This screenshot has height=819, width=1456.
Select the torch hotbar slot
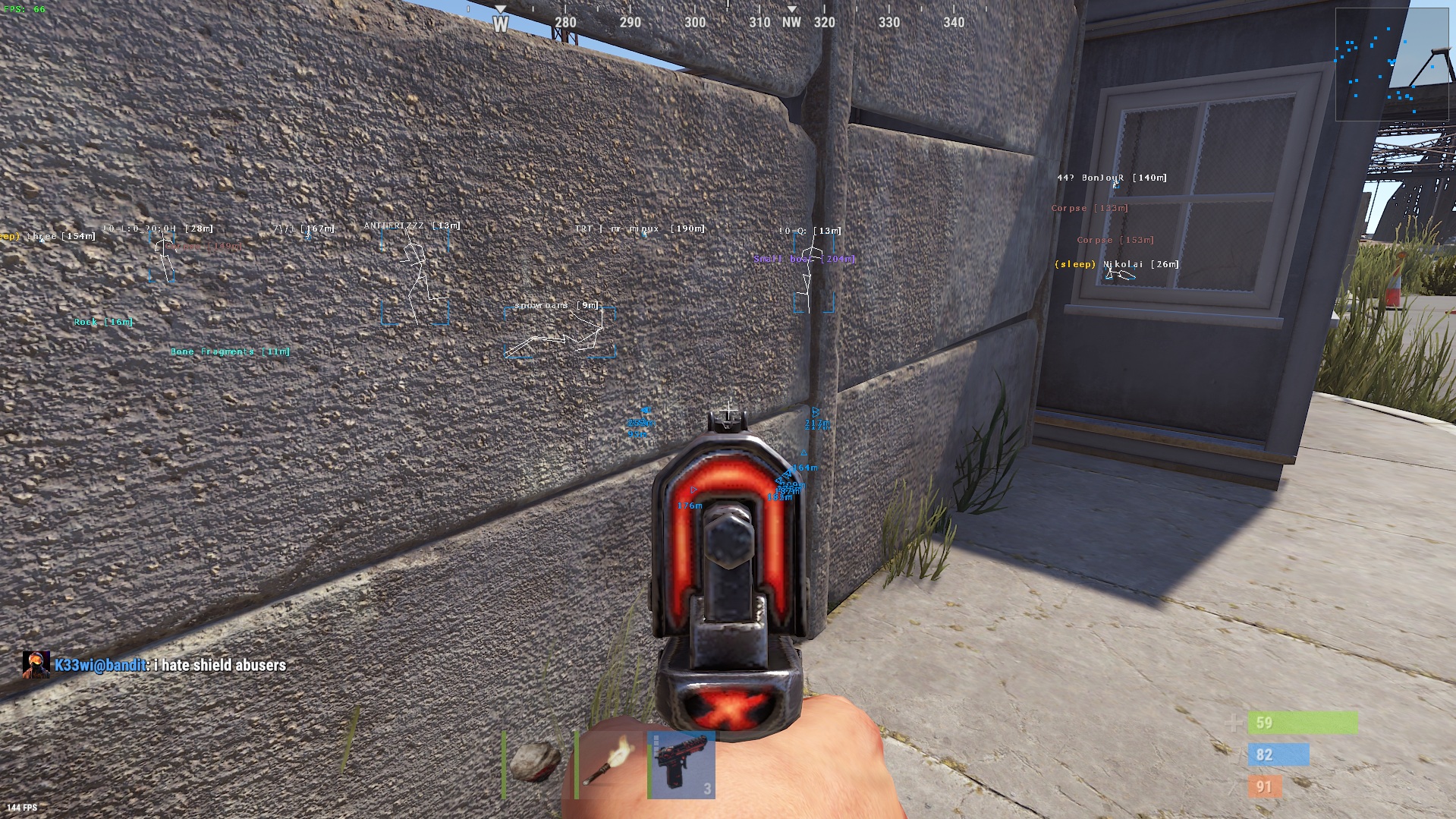pyautogui.click(x=609, y=764)
